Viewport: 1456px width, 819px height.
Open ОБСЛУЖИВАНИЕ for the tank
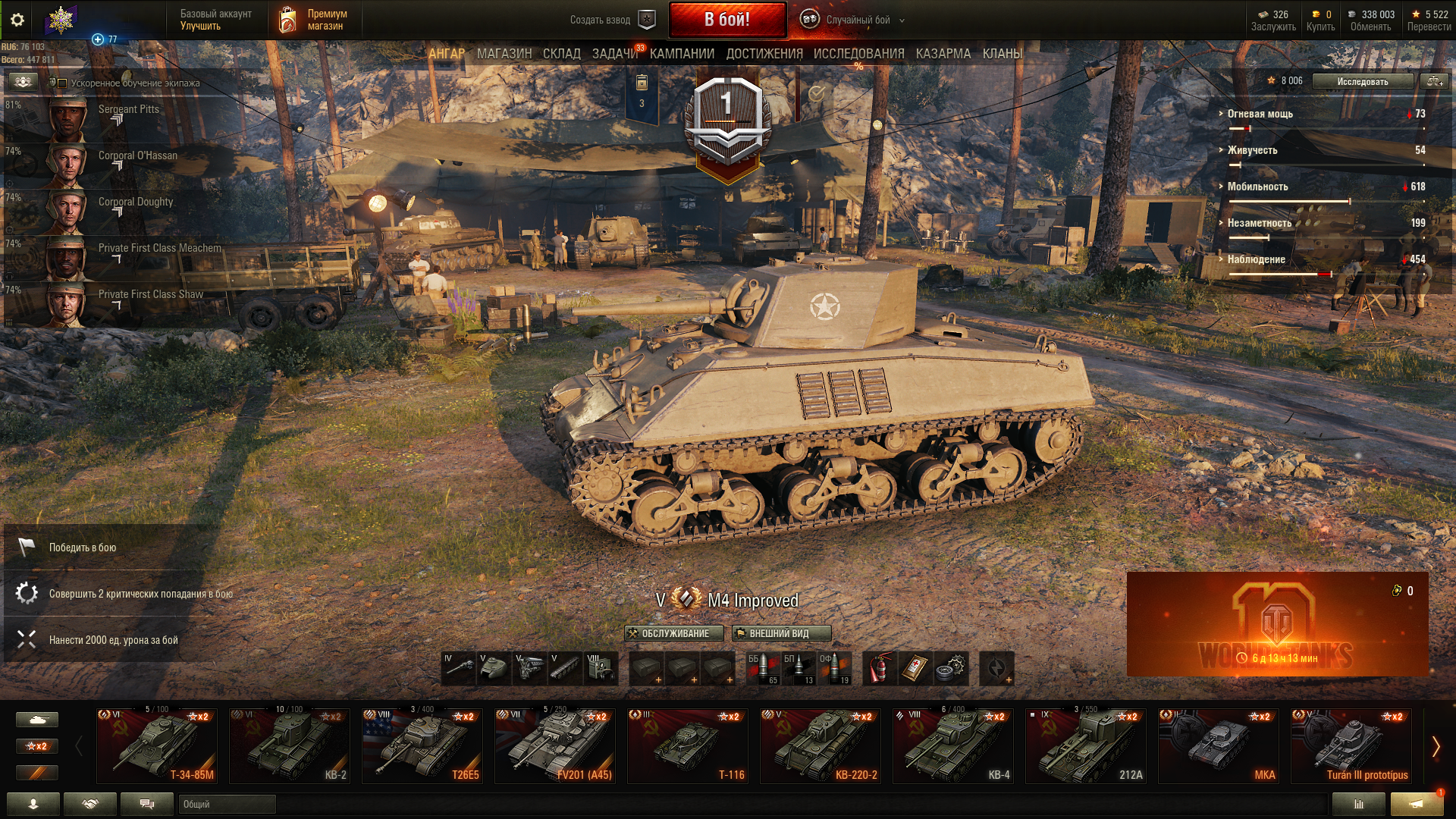tap(674, 633)
